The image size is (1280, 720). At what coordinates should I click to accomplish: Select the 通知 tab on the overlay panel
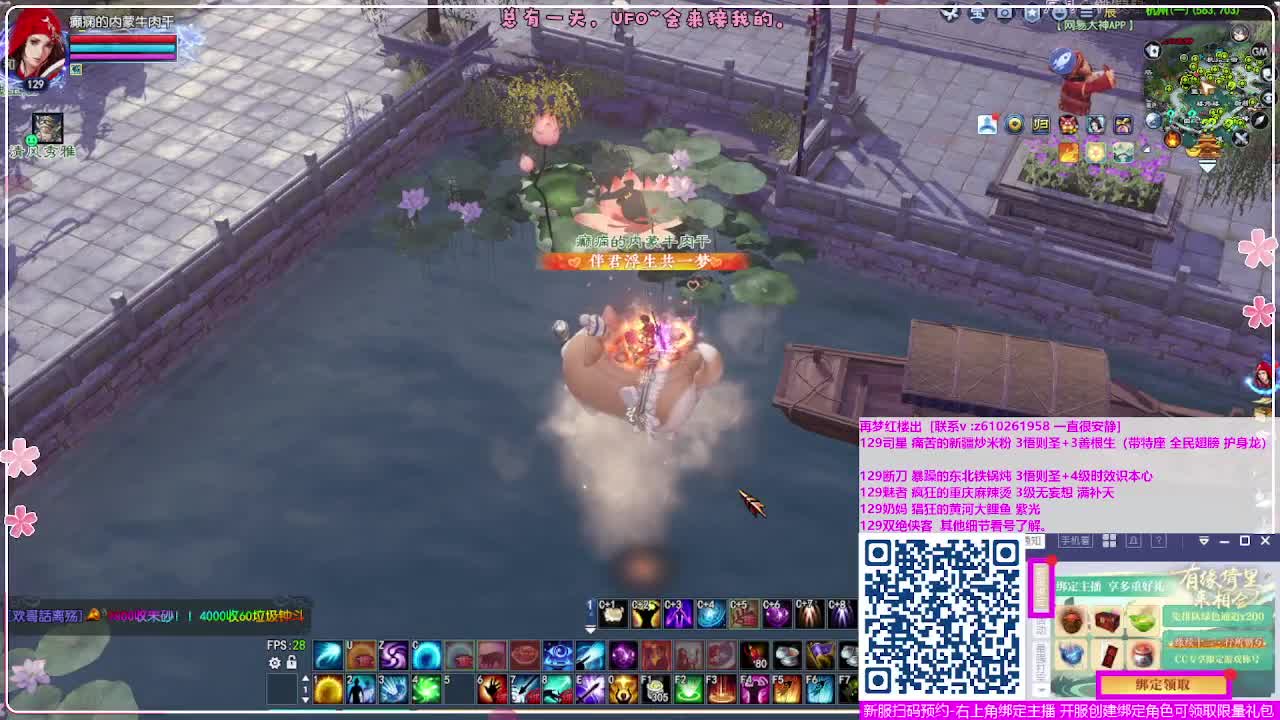click(x=1034, y=540)
